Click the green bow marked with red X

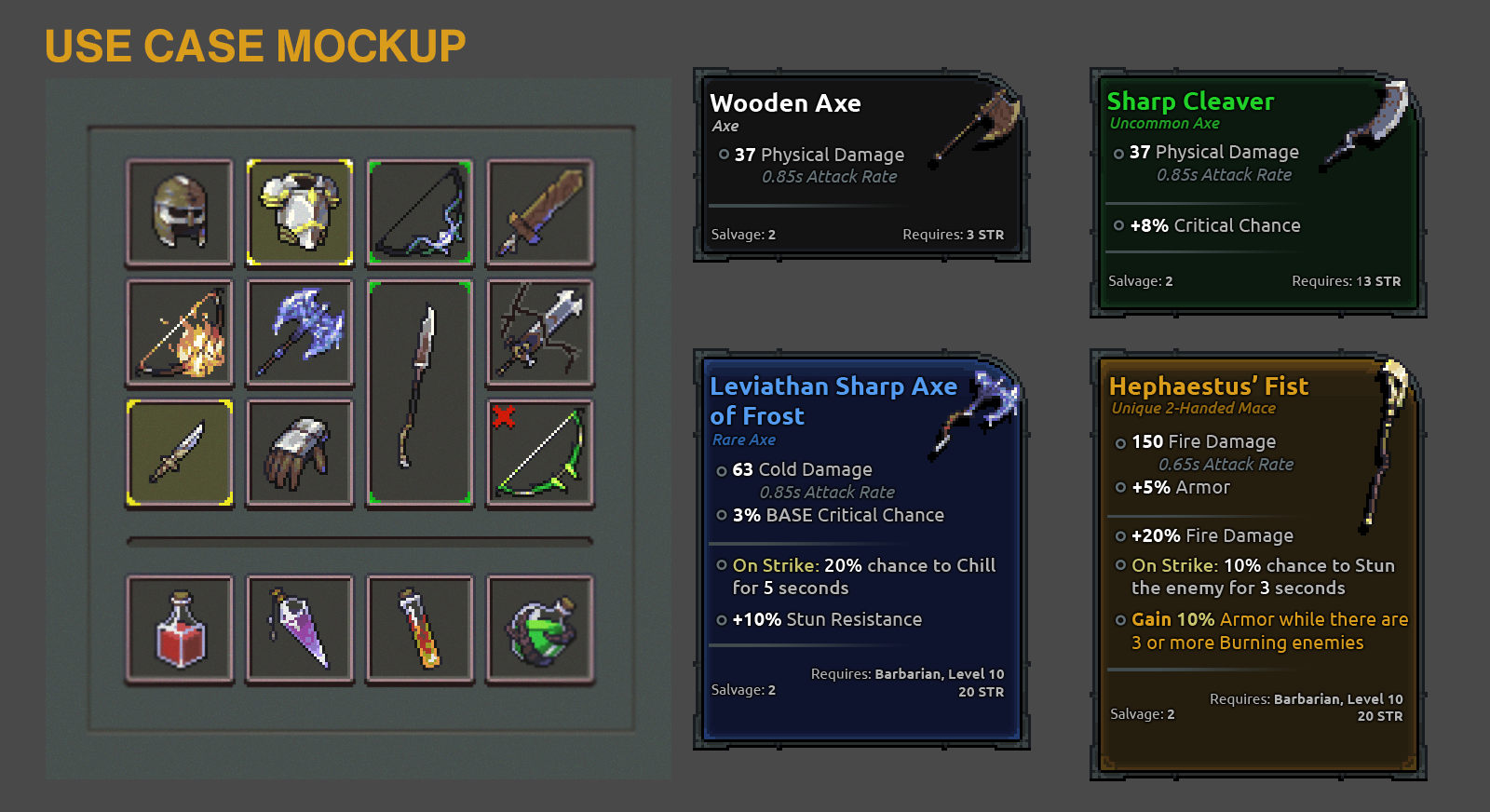(x=540, y=453)
